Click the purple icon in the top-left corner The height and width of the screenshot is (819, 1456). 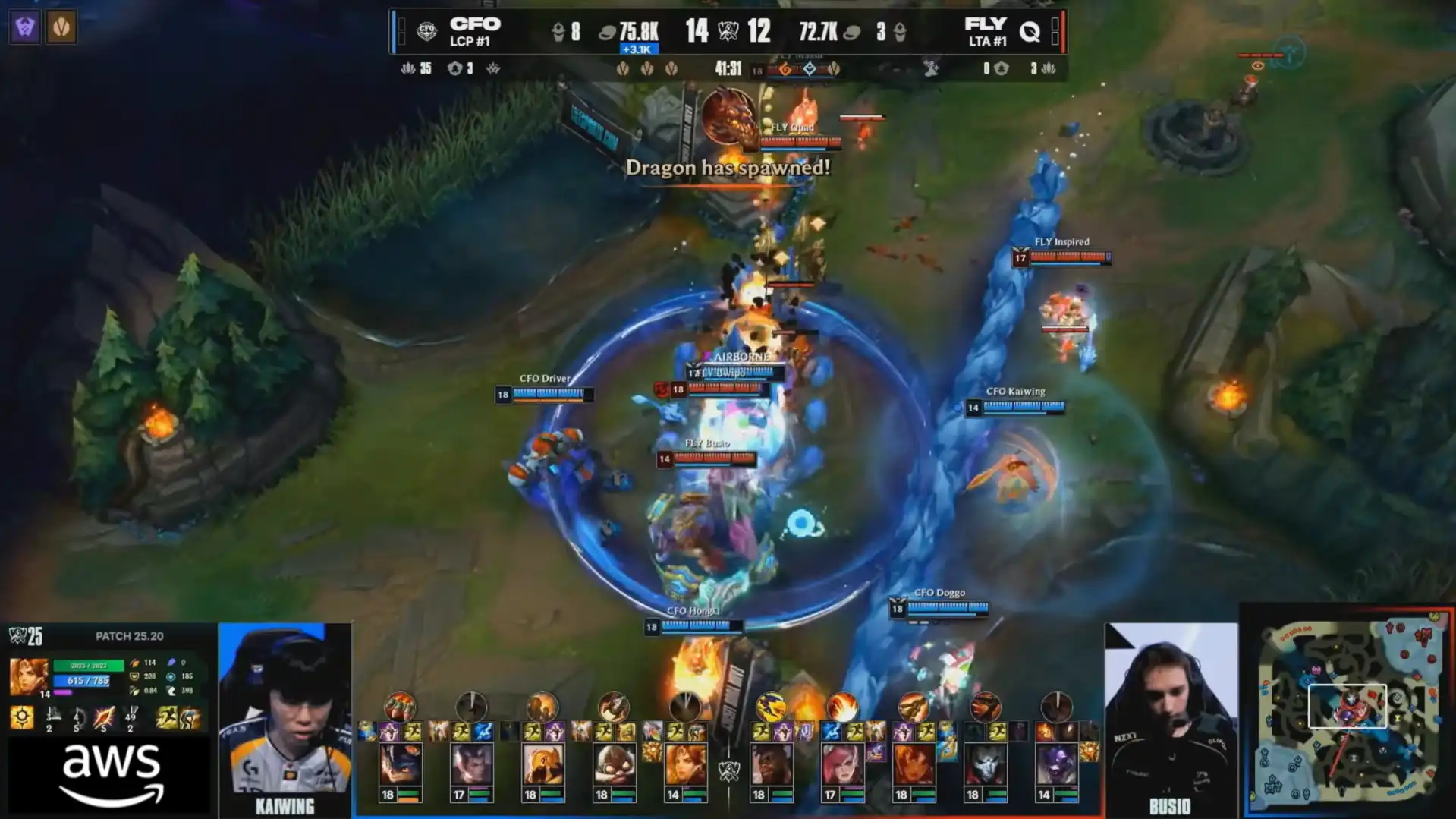click(x=24, y=27)
